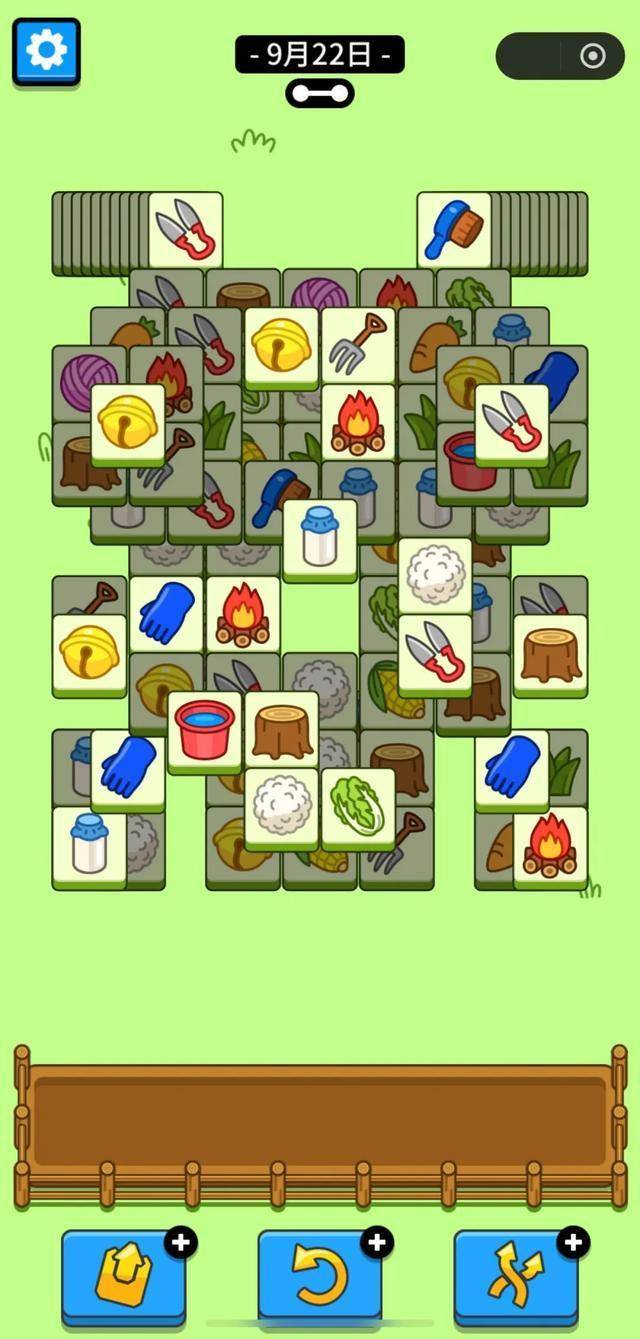Choose the uncovered cabbage tile
Viewport: 640px width, 1339px height.
358,806
